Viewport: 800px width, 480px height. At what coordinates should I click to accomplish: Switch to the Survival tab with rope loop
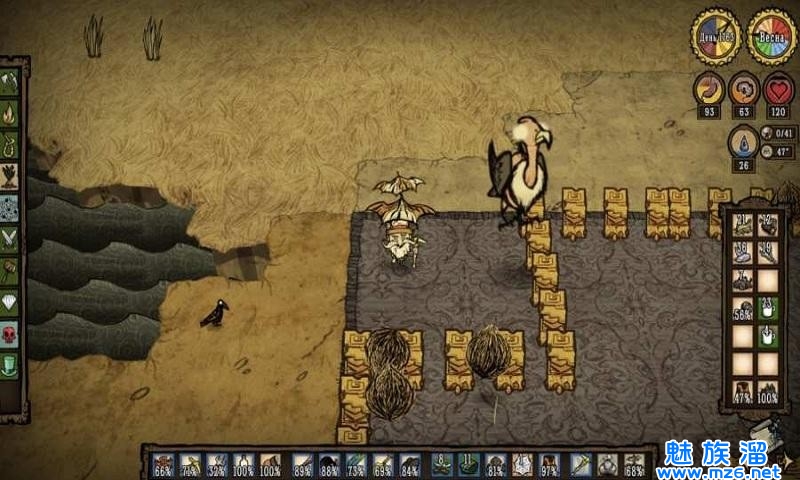point(10,145)
